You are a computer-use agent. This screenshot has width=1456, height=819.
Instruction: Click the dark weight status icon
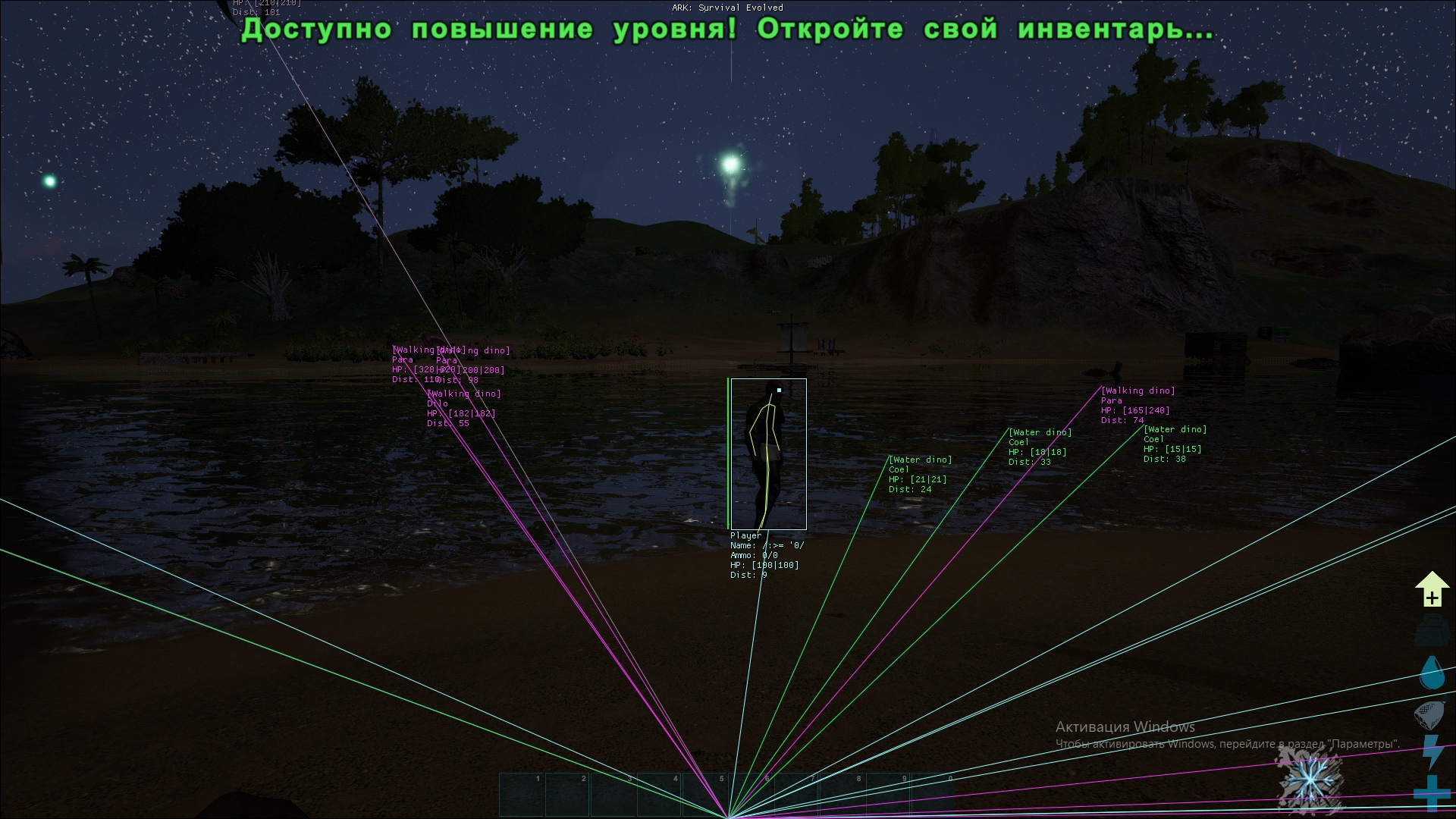[1431, 629]
